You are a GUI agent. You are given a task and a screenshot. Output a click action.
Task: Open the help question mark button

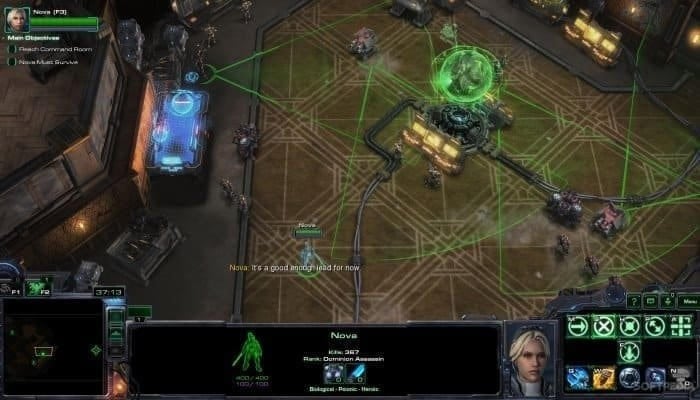click(633, 300)
